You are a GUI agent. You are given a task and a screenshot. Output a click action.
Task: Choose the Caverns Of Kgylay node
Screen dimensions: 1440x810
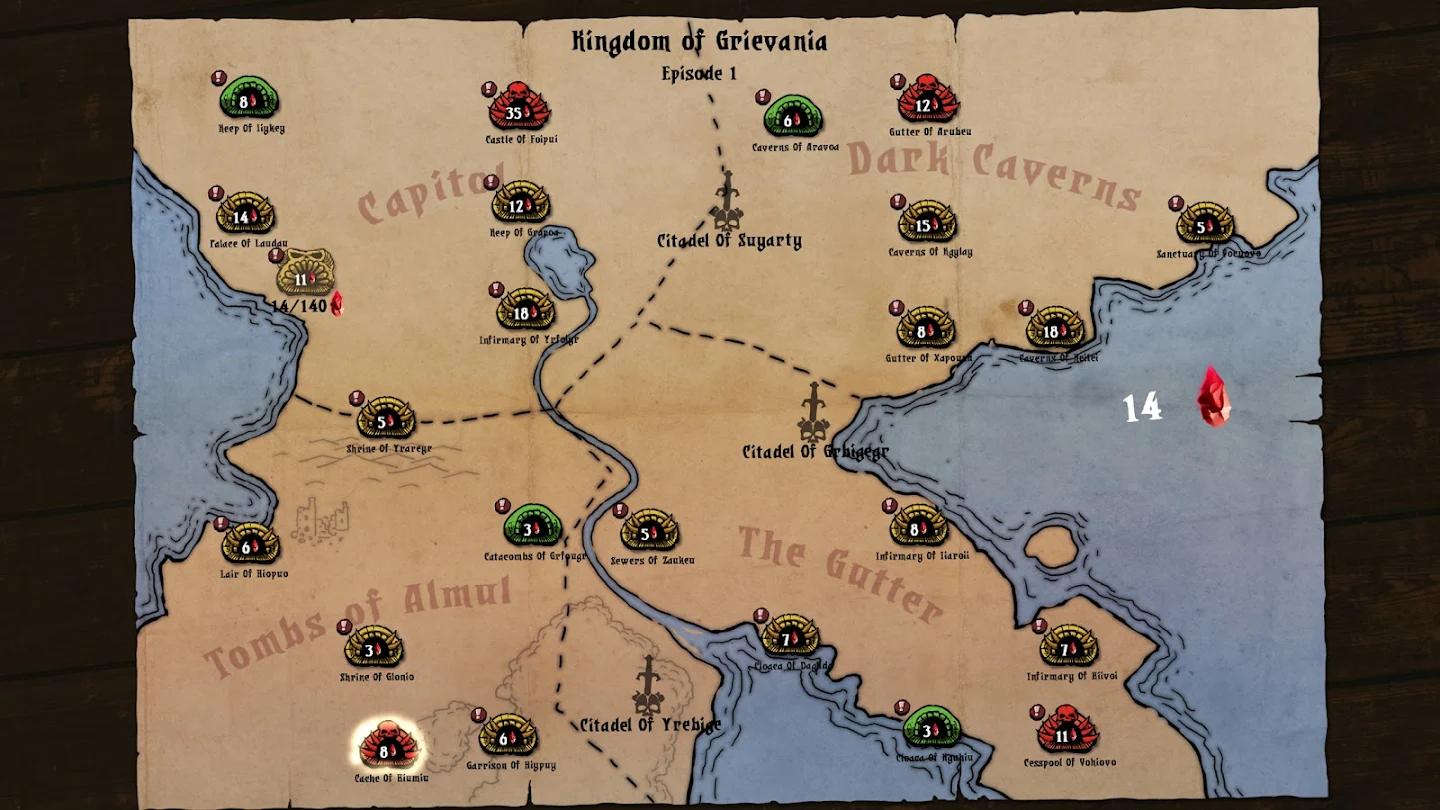click(x=927, y=224)
